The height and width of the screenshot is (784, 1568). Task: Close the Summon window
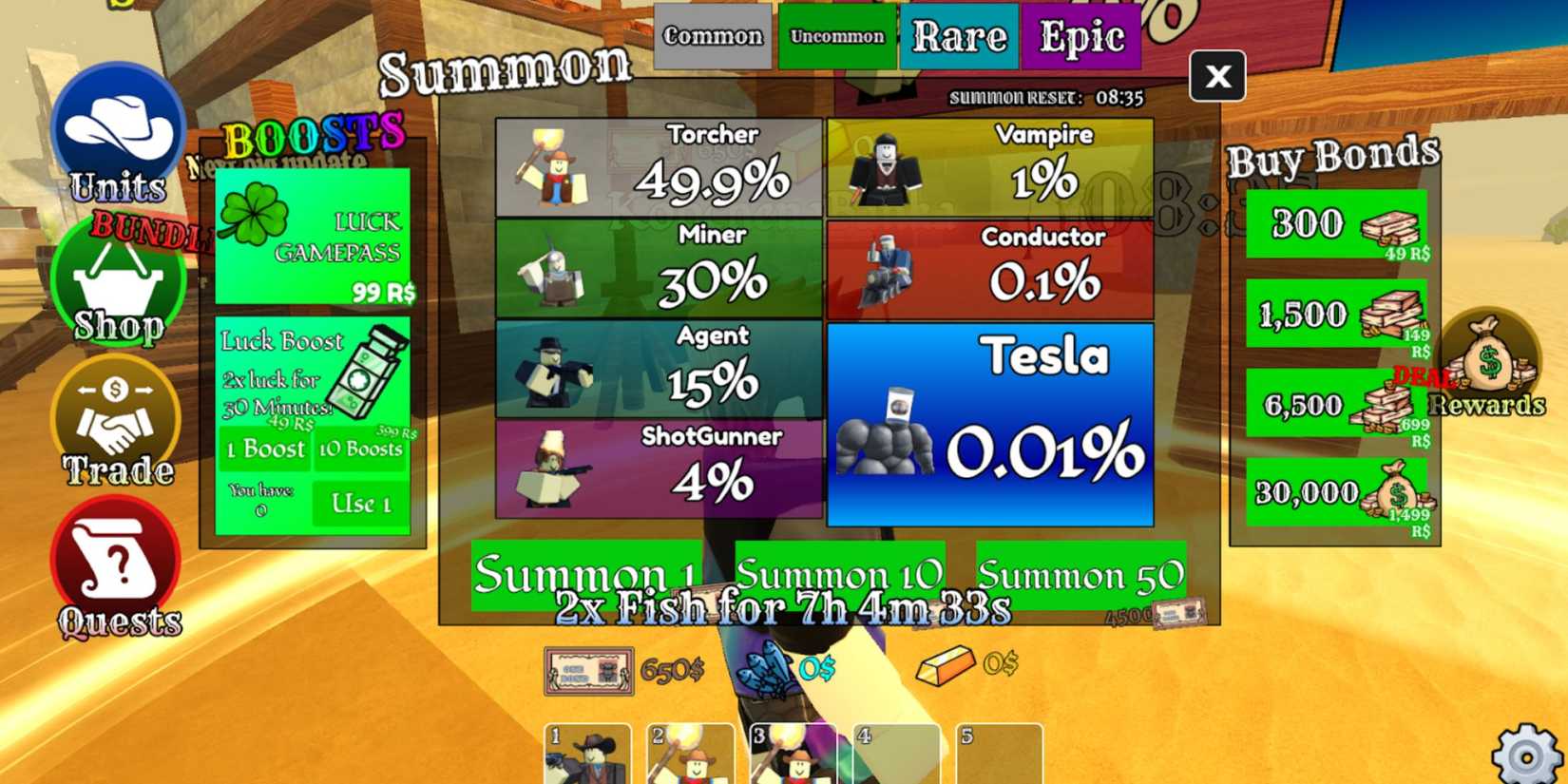(1219, 77)
